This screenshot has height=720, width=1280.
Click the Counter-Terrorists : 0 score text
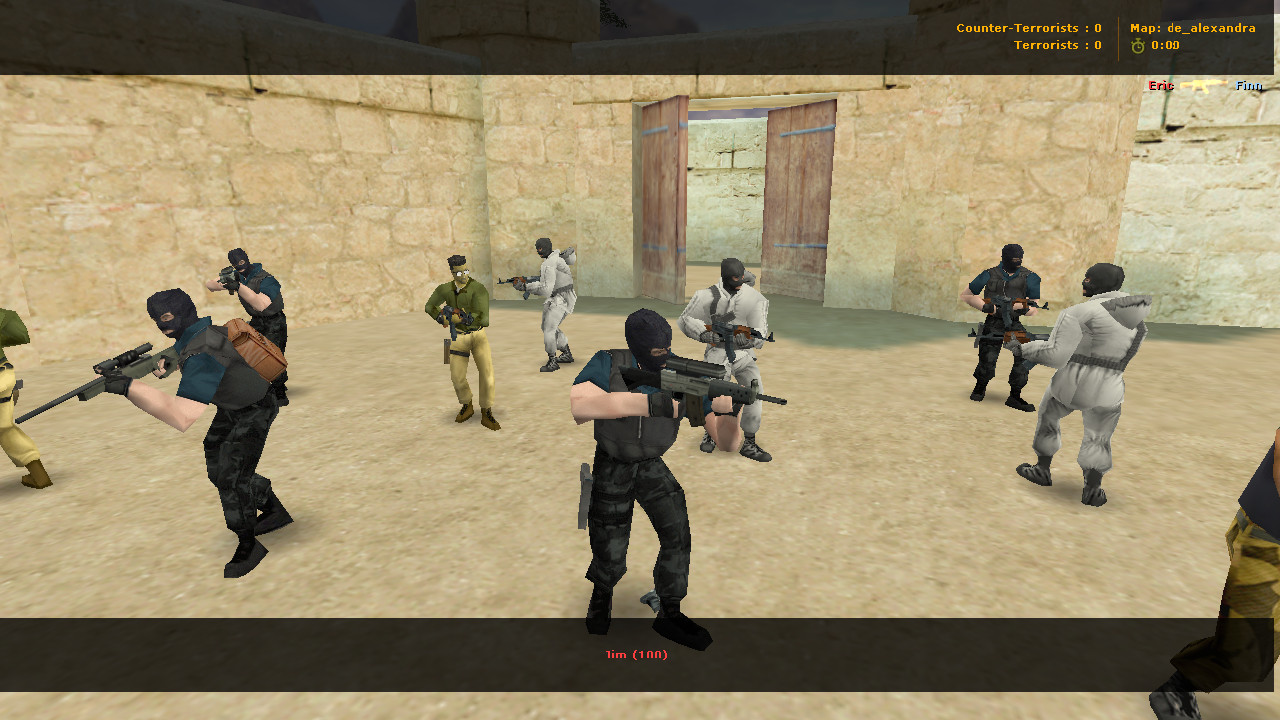1030,28
